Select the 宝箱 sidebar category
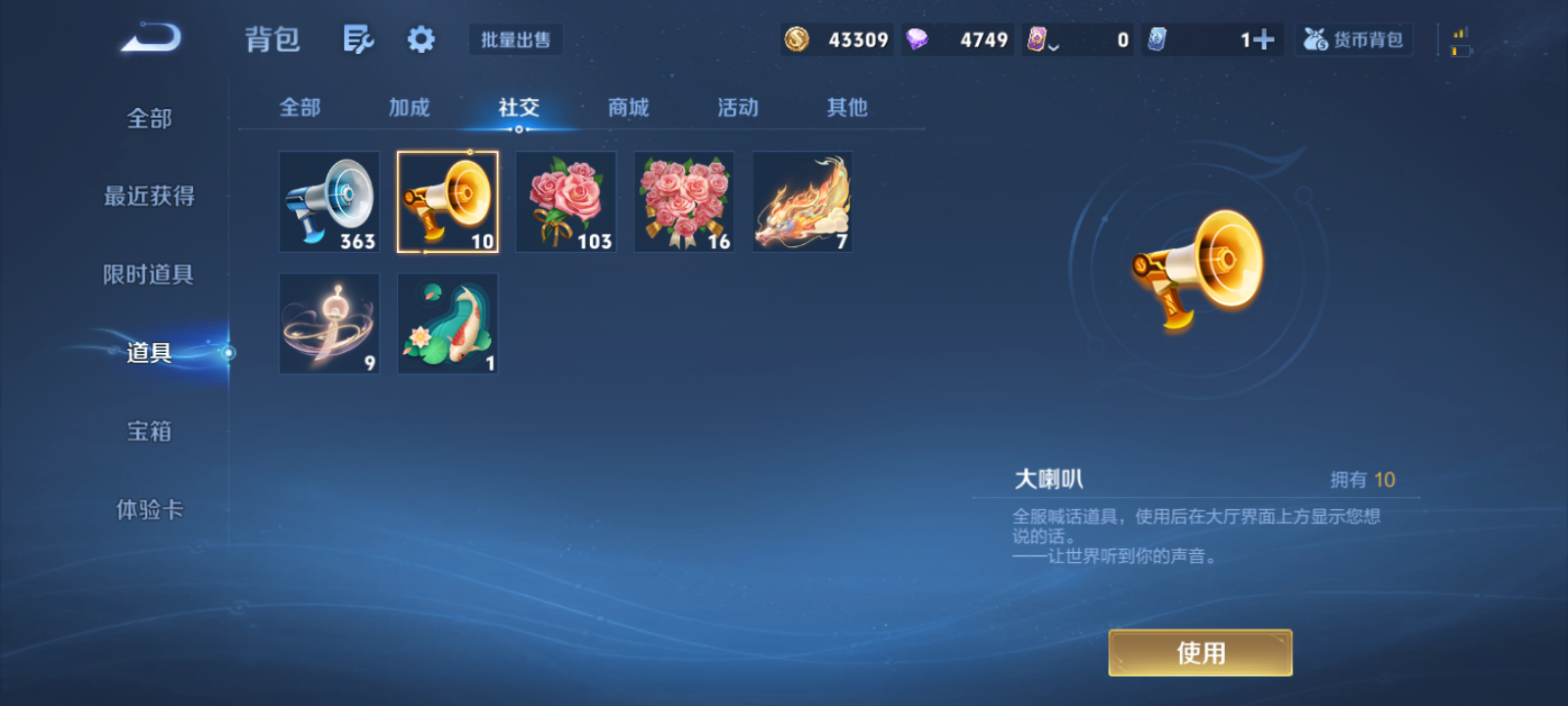 tap(149, 431)
